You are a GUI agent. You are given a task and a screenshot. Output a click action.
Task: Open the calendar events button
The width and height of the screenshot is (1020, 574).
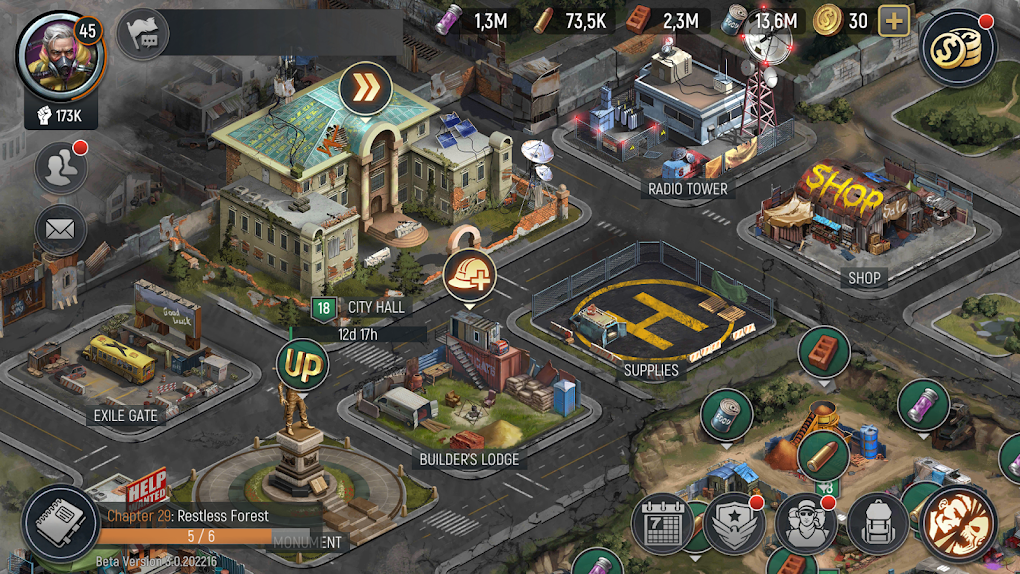663,523
